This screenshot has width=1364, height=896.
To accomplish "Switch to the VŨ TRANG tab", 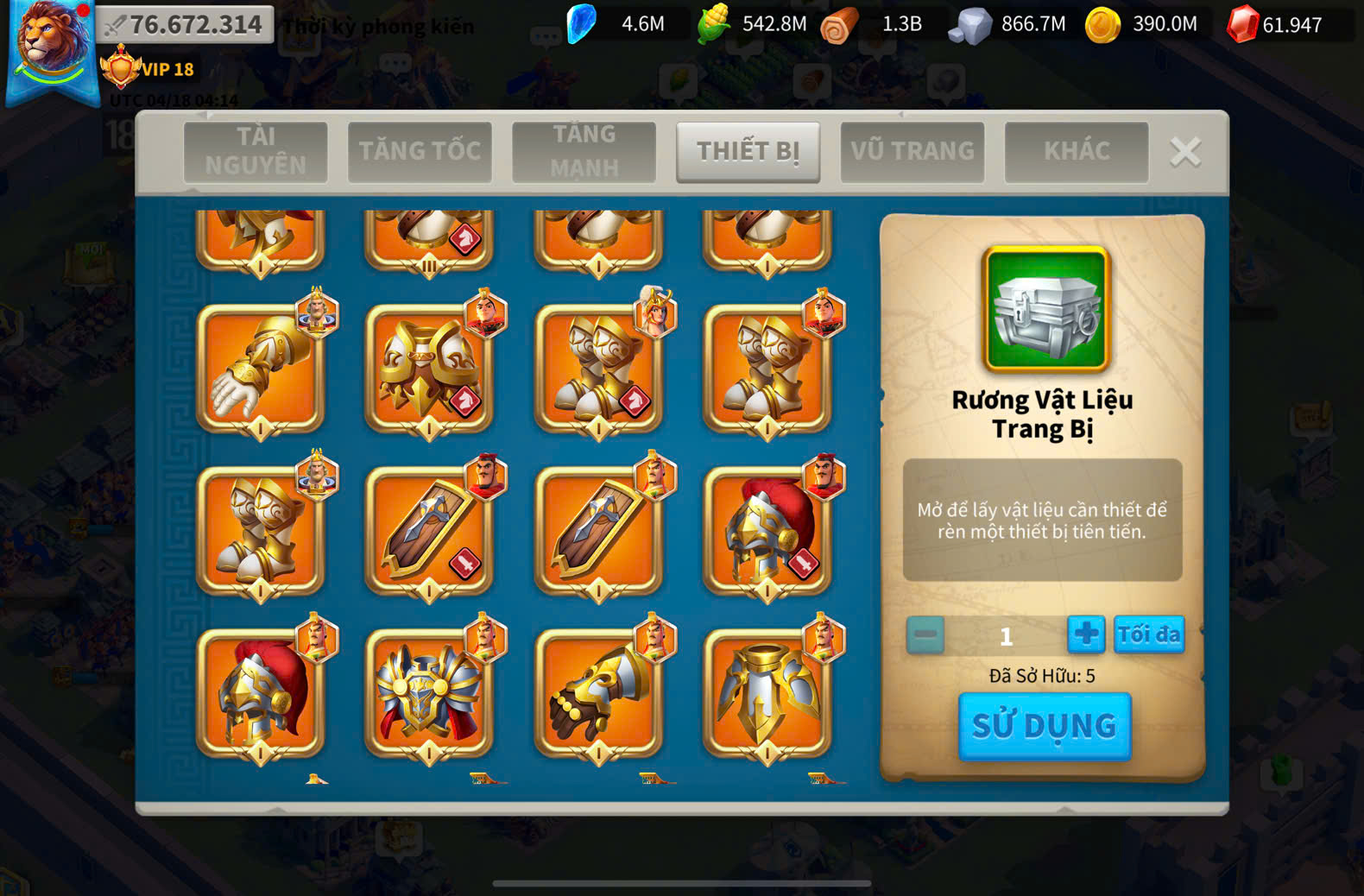I will (912, 151).
